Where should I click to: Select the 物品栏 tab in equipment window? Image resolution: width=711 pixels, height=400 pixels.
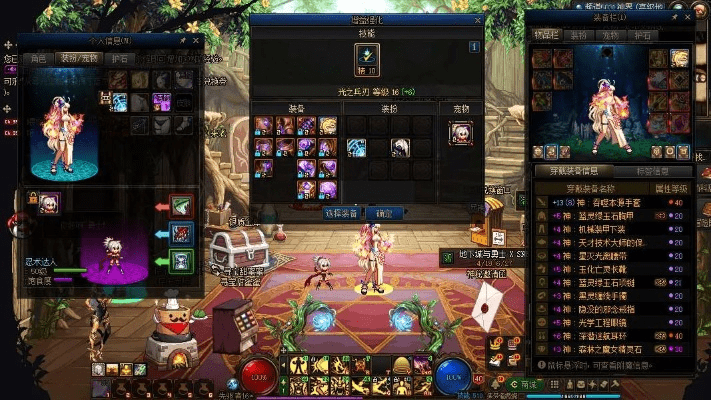pyautogui.click(x=547, y=35)
